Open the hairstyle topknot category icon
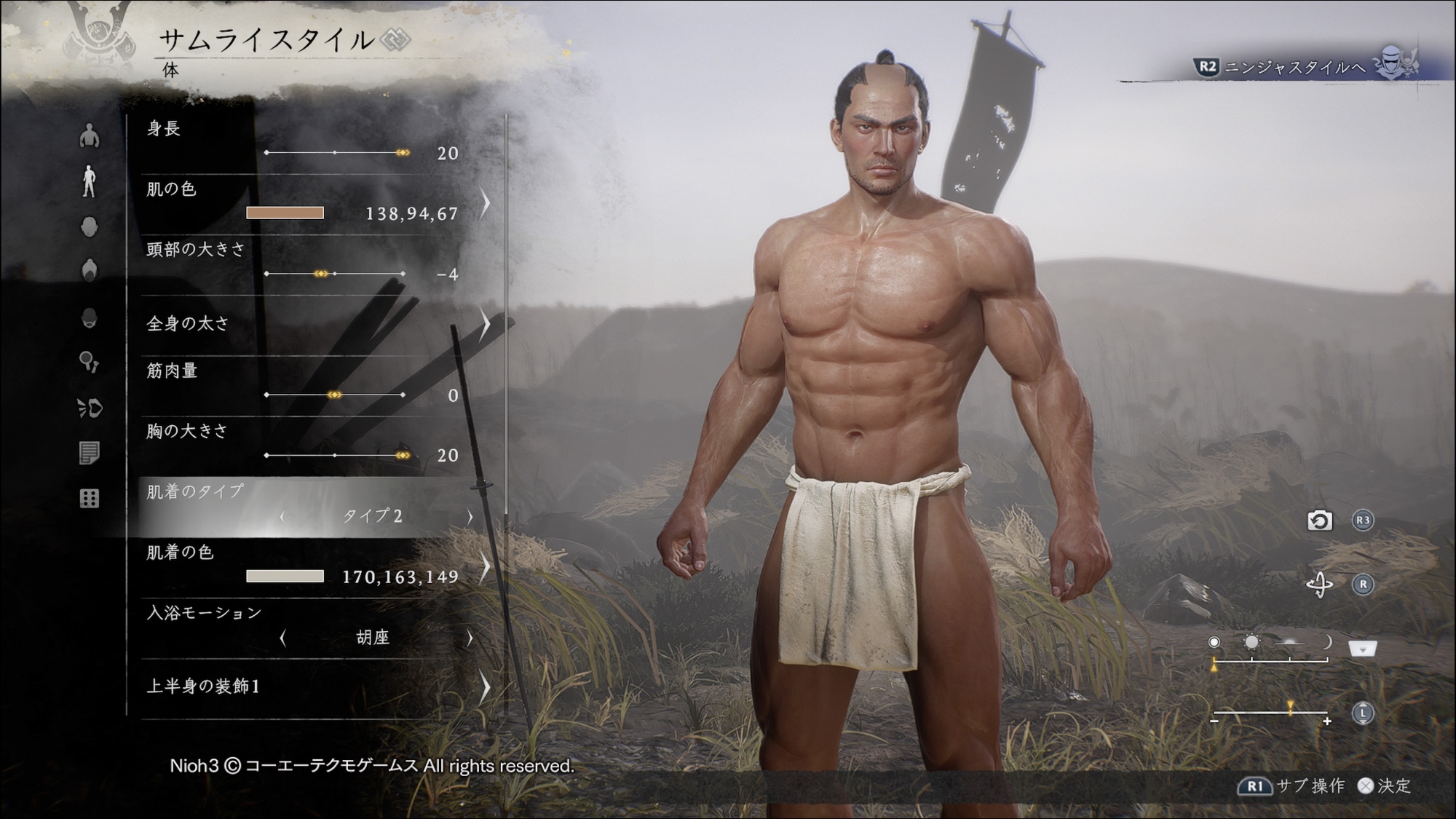The height and width of the screenshot is (819, 1456). 89,271
